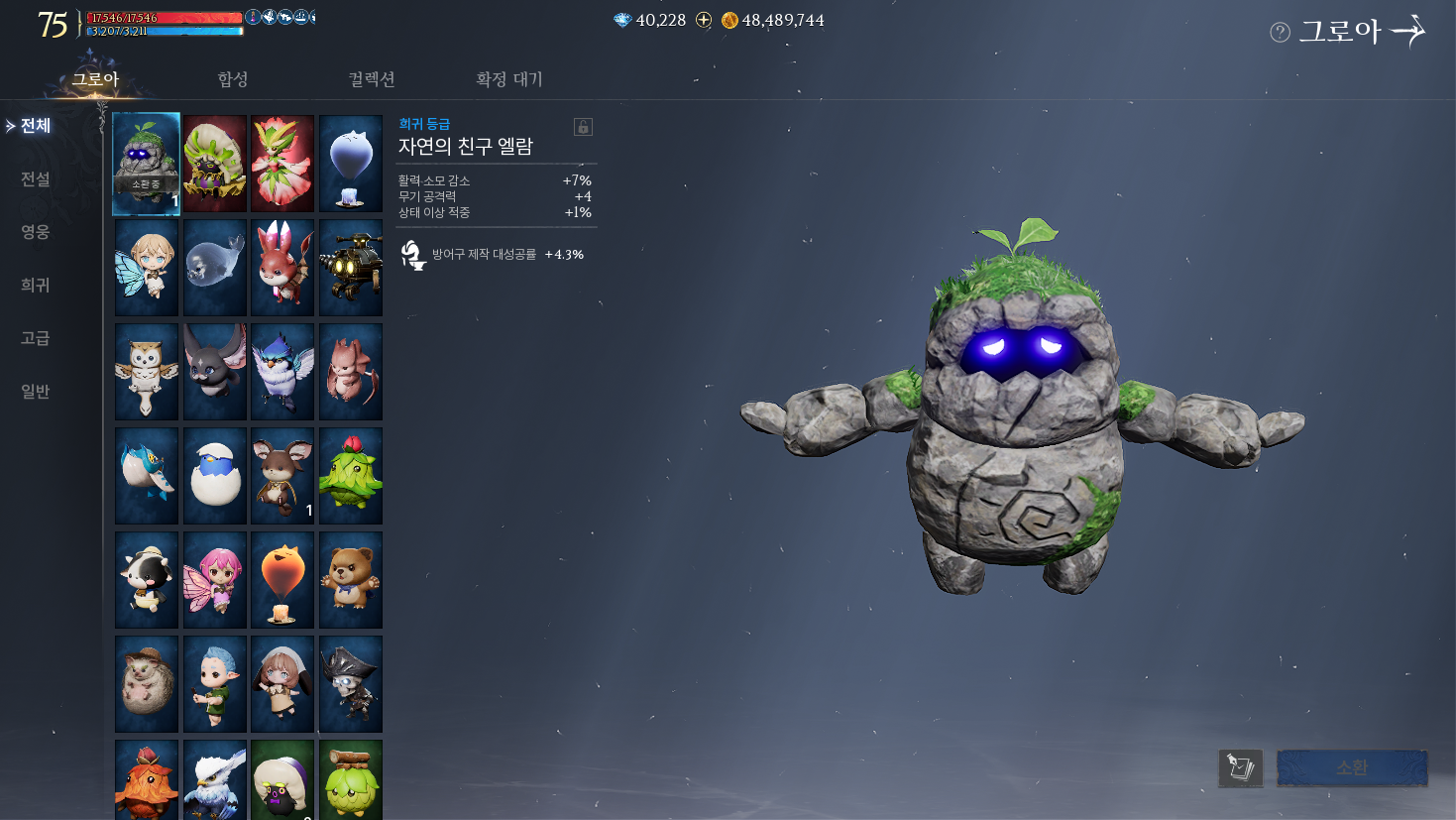
Task: Select the 일반 grade category
Action: coord(36,391)
